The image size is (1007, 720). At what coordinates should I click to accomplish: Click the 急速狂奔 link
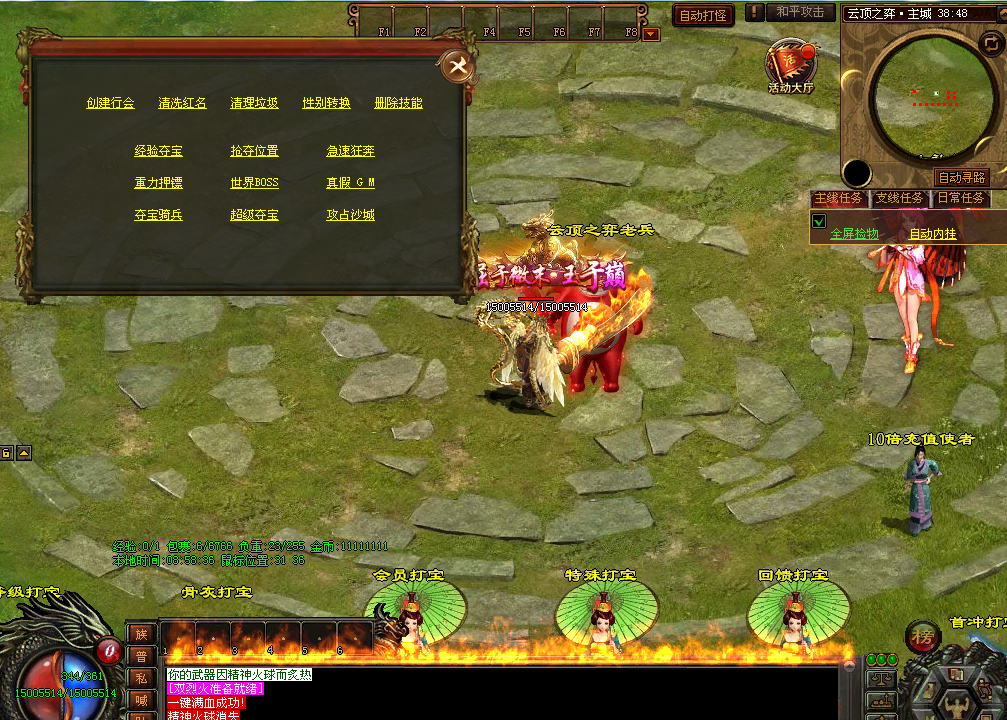click(350, 151)
